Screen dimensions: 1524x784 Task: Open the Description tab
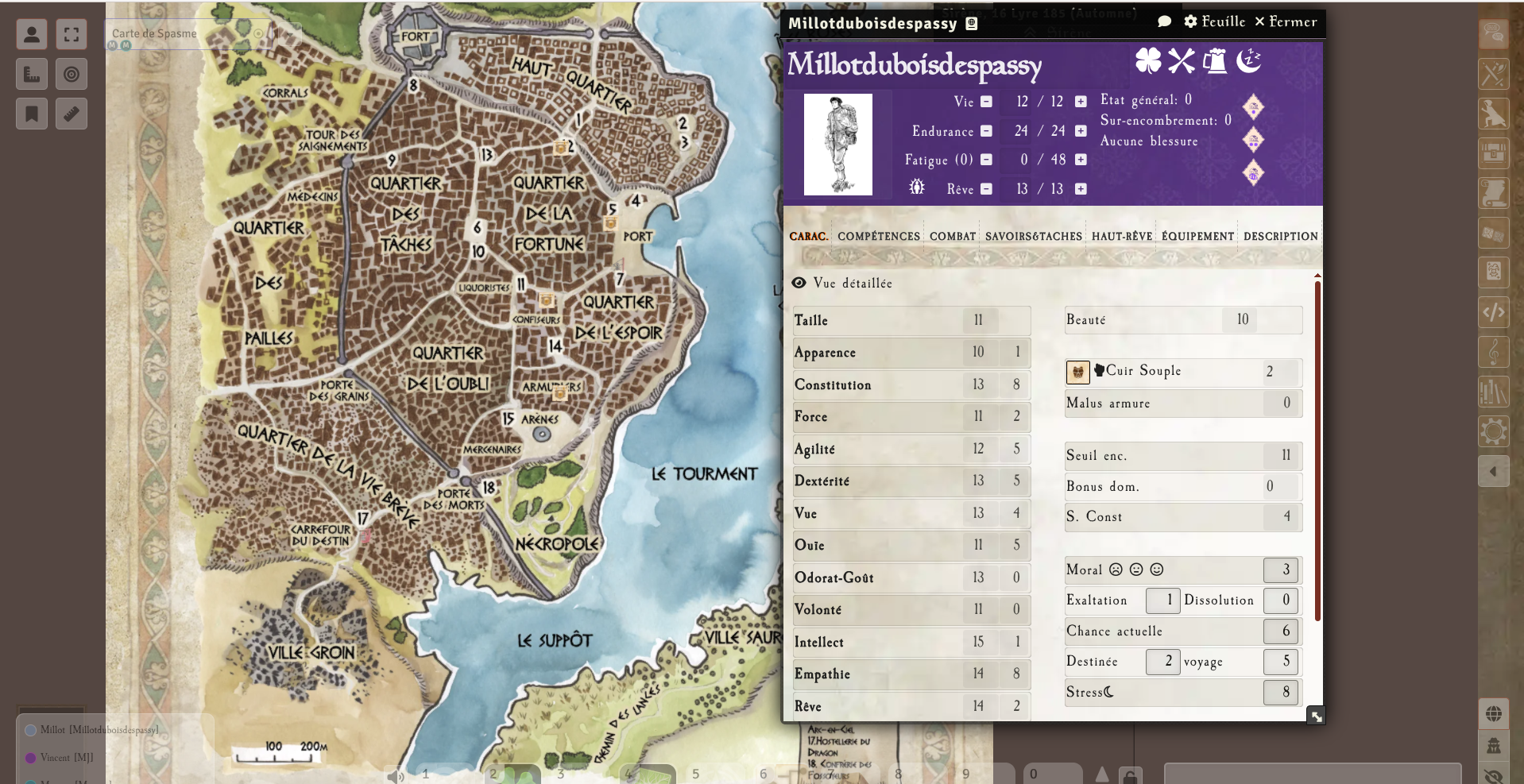(x=1280, y=236)
